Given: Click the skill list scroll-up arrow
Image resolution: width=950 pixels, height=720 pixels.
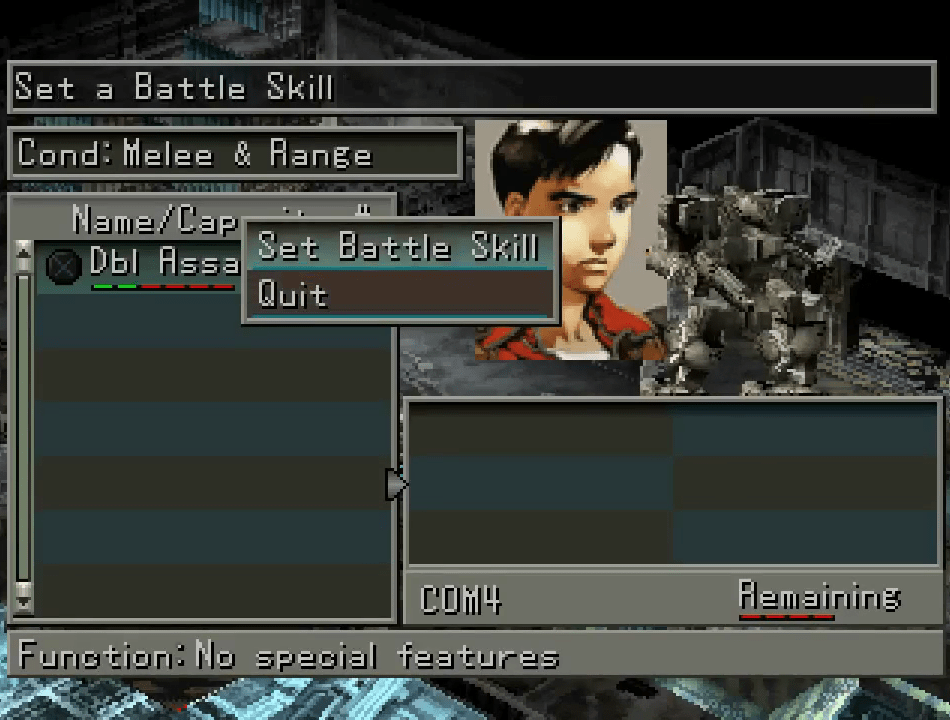Looking at the screenshot, I should [x=24, y=255].
